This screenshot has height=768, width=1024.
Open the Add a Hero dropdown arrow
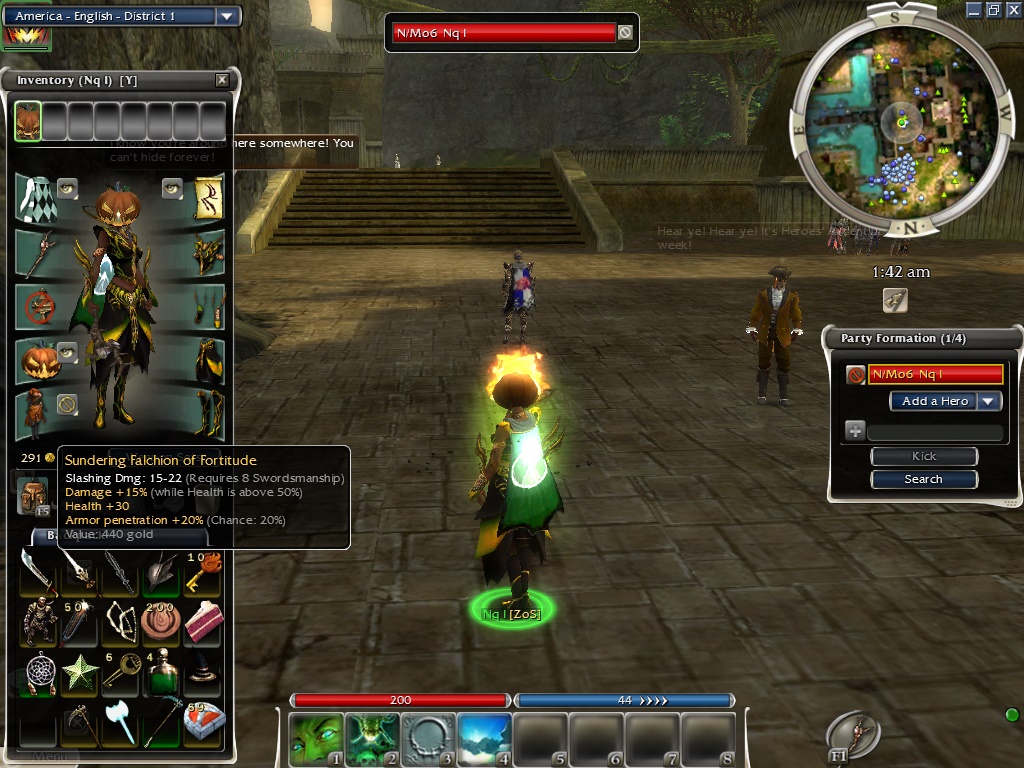click(x=989, y=401)
